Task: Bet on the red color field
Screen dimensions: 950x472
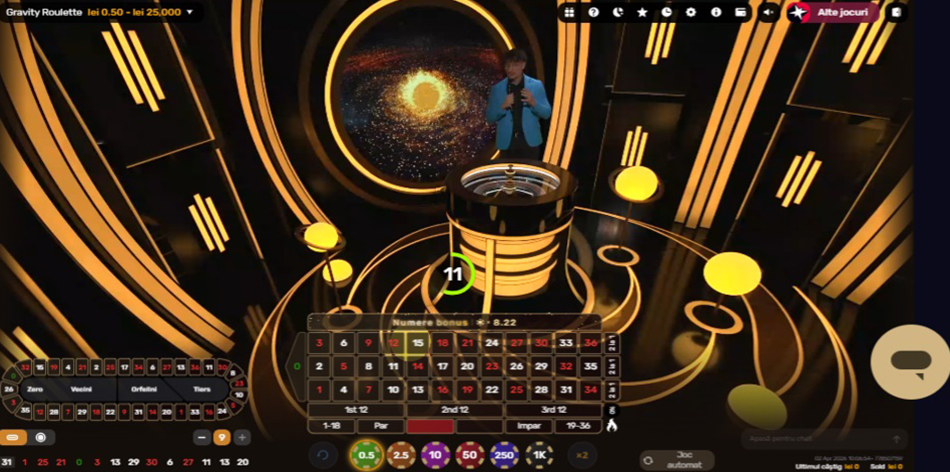Action: [430, 426]
